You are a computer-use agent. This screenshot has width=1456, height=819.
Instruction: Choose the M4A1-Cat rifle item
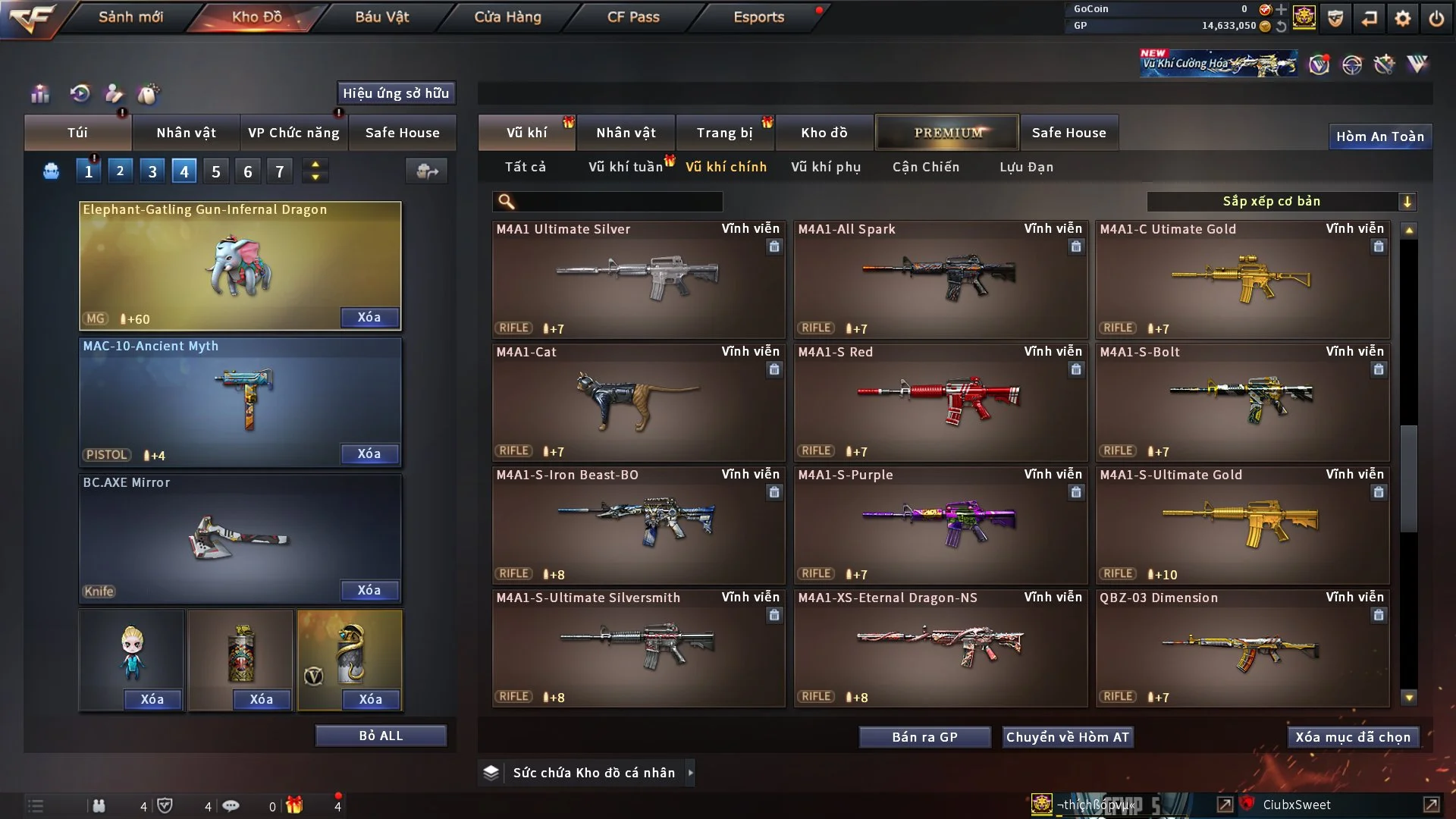tap(638, 402)
